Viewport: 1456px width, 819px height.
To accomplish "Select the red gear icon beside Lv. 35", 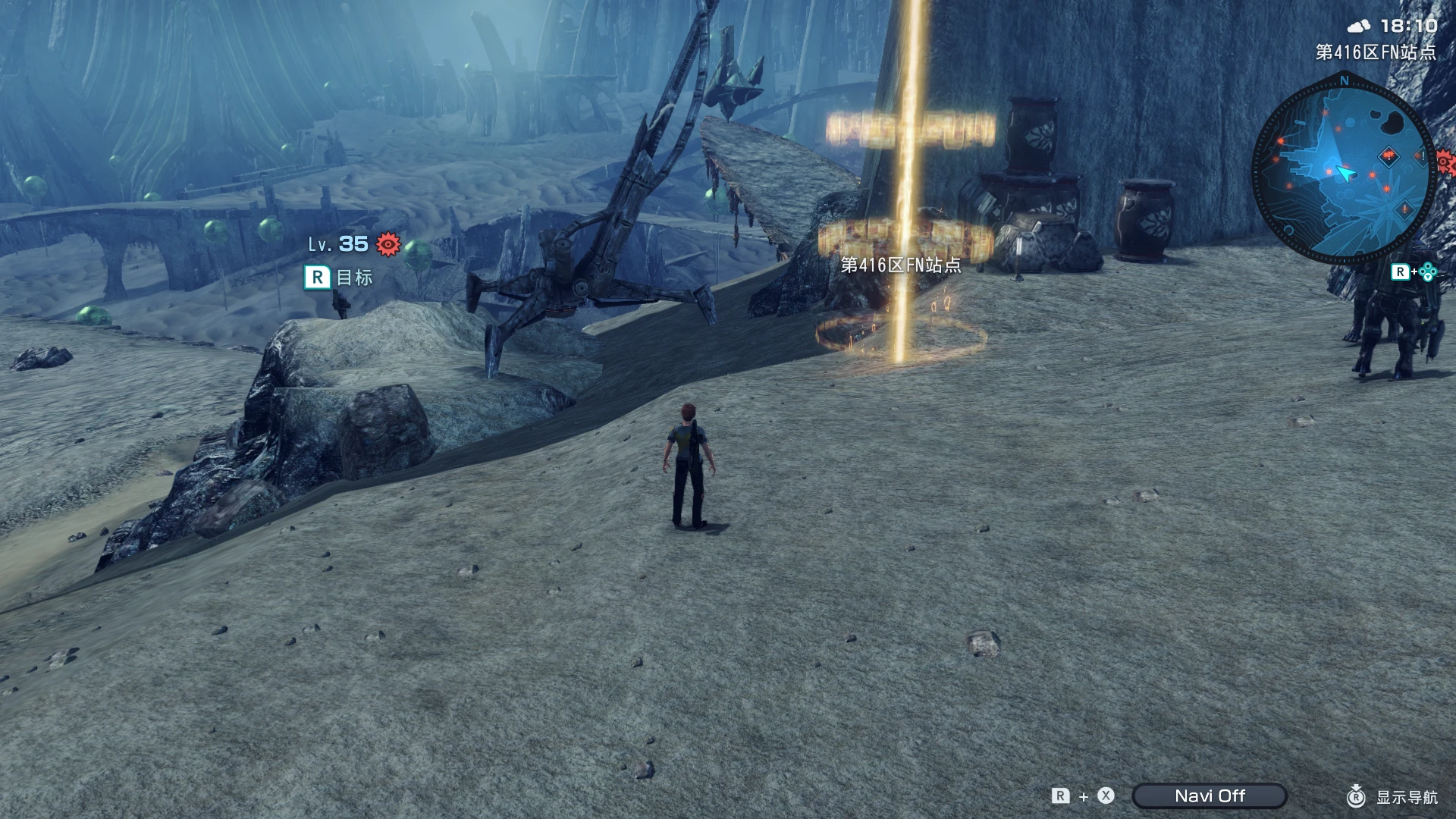I will [x=388, y=244].
